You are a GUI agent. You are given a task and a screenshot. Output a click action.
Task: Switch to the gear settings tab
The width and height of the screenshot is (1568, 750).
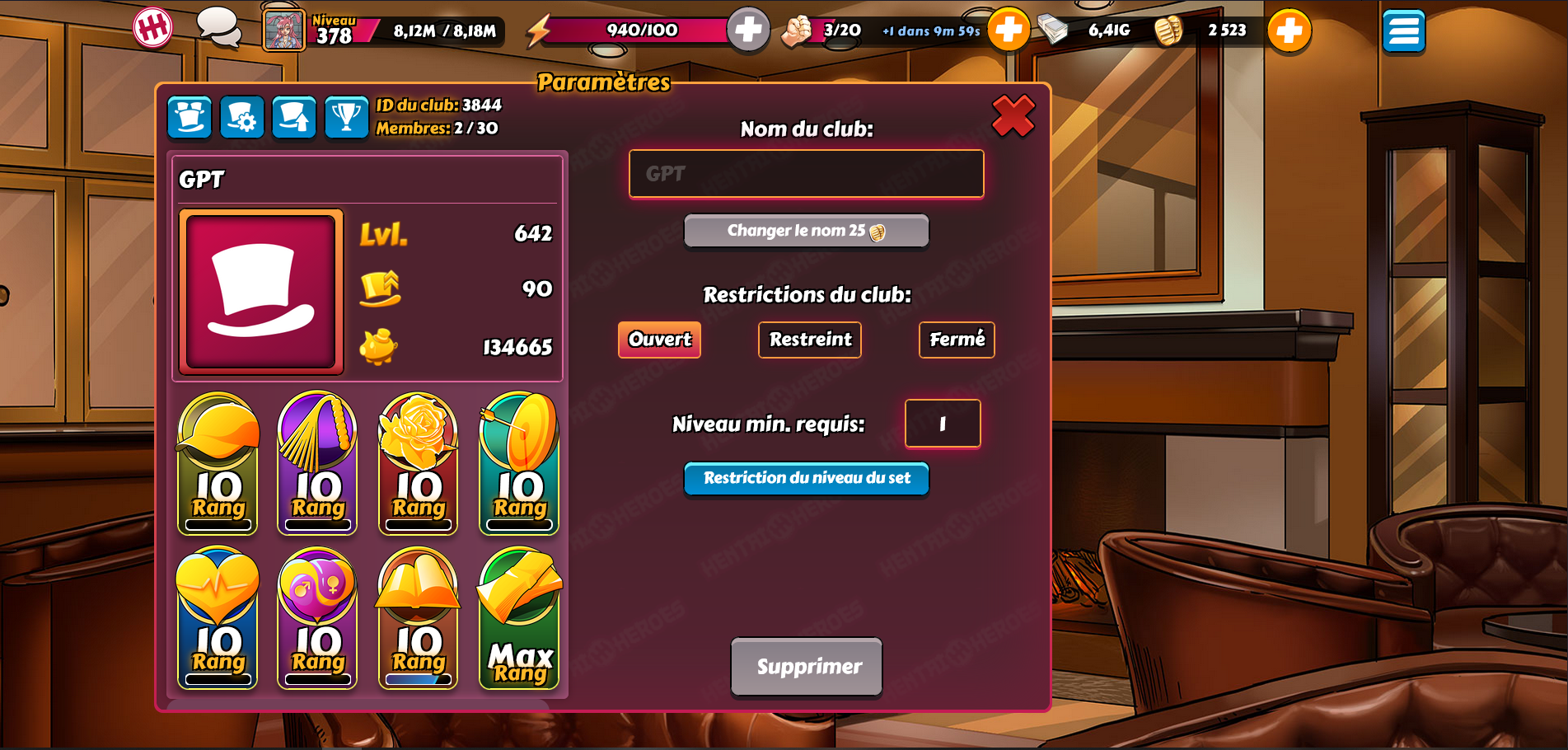(242, 117)
